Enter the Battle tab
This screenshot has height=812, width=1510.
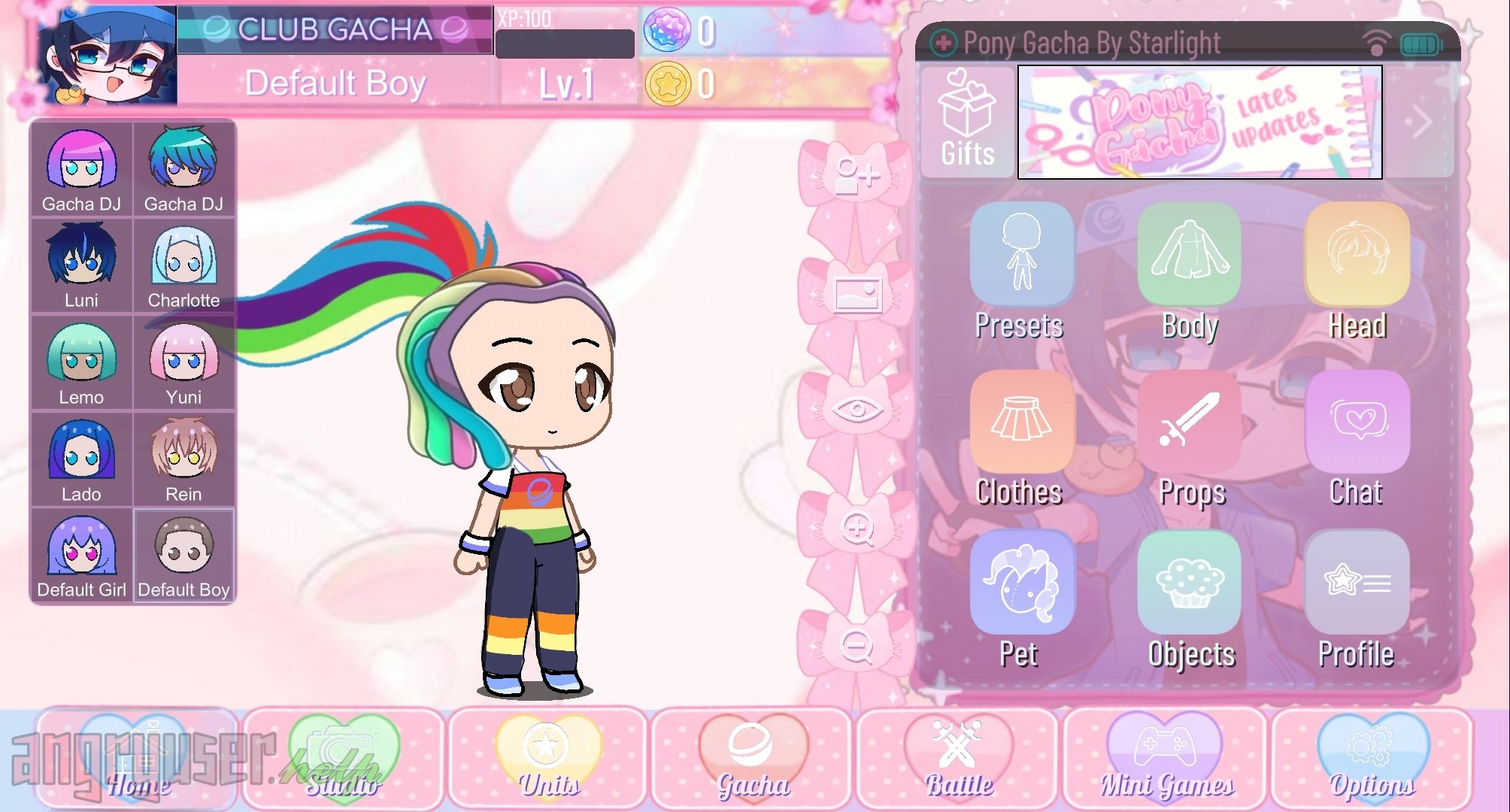958,758
